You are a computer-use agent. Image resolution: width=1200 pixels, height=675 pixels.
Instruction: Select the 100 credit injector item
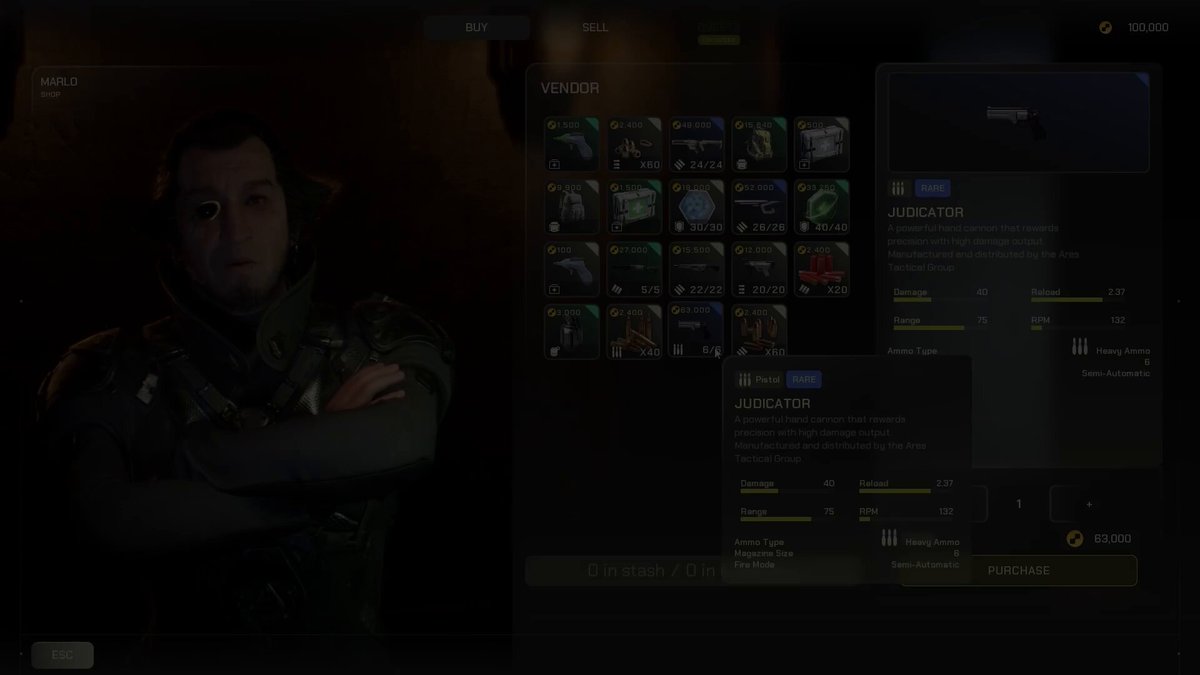point(573,268)
